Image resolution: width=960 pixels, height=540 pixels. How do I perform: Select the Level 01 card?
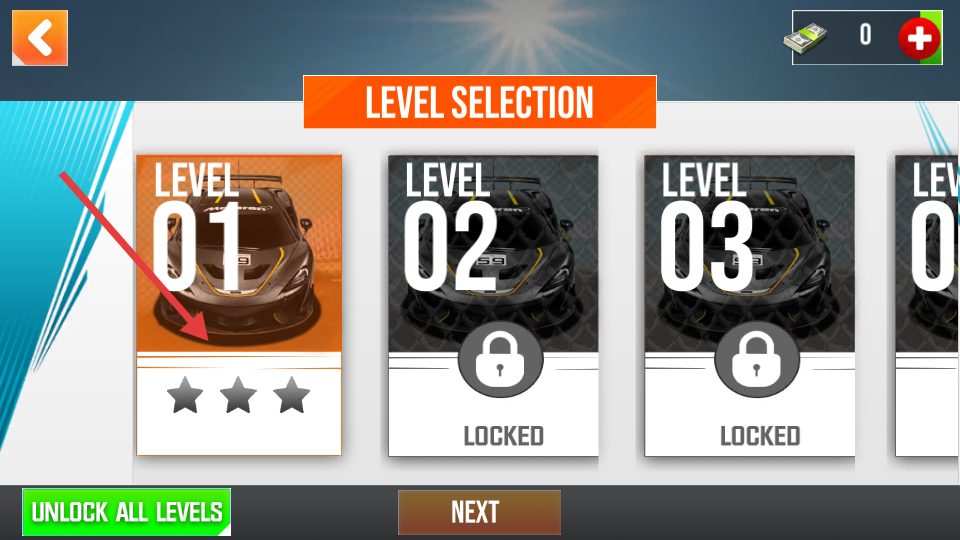(239, 305)
